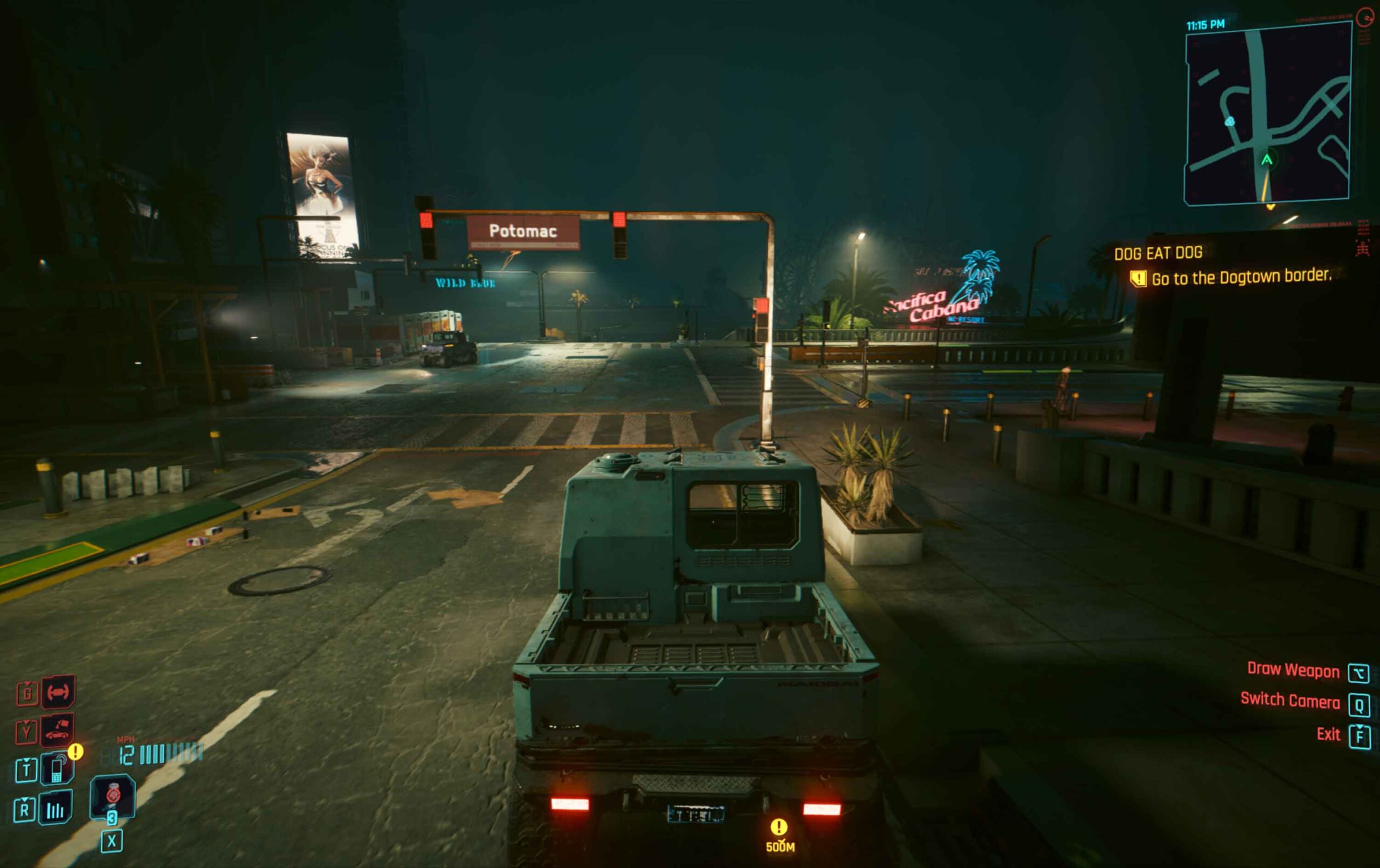Choose the Switch Camera action

[1289, 700]
